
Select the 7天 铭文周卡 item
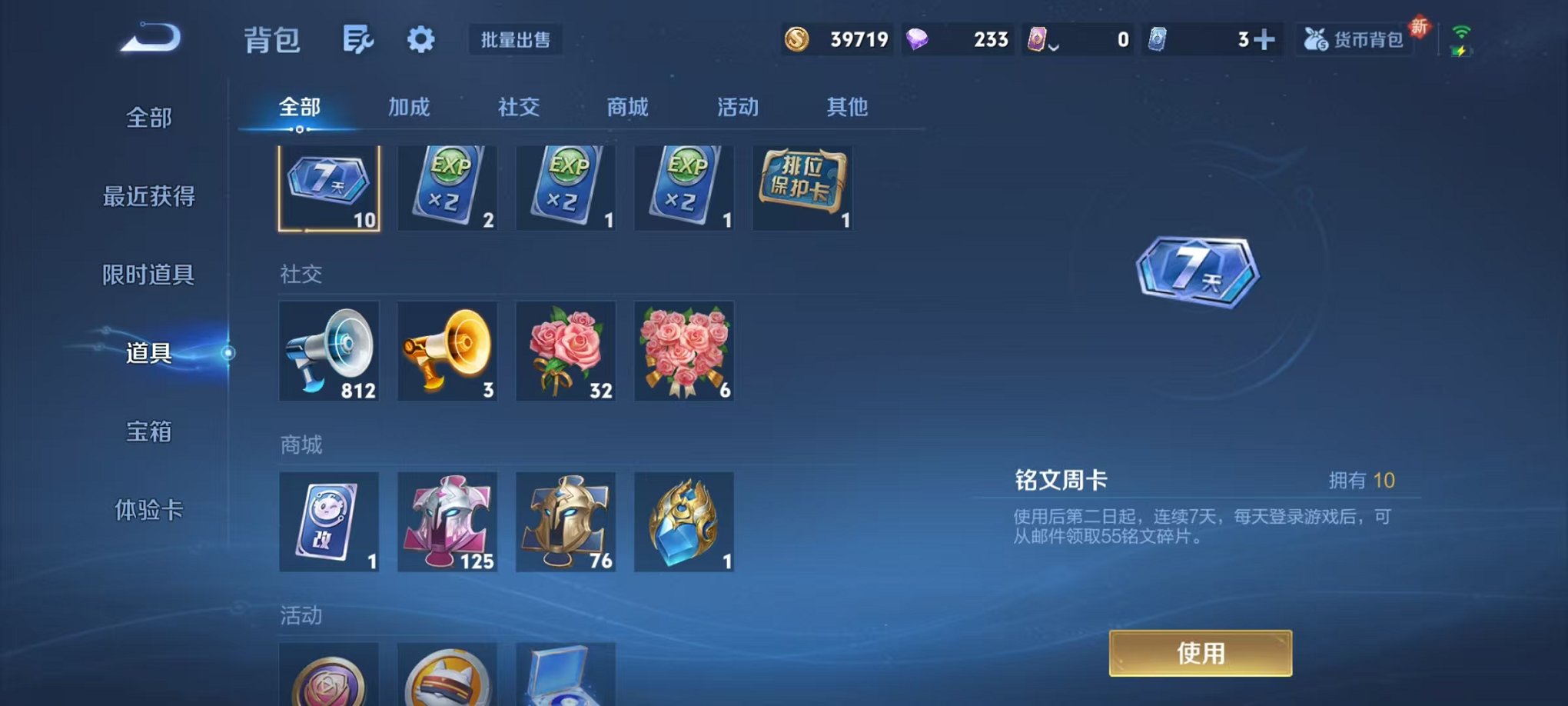pyautogui.click(x=329, y=187)
